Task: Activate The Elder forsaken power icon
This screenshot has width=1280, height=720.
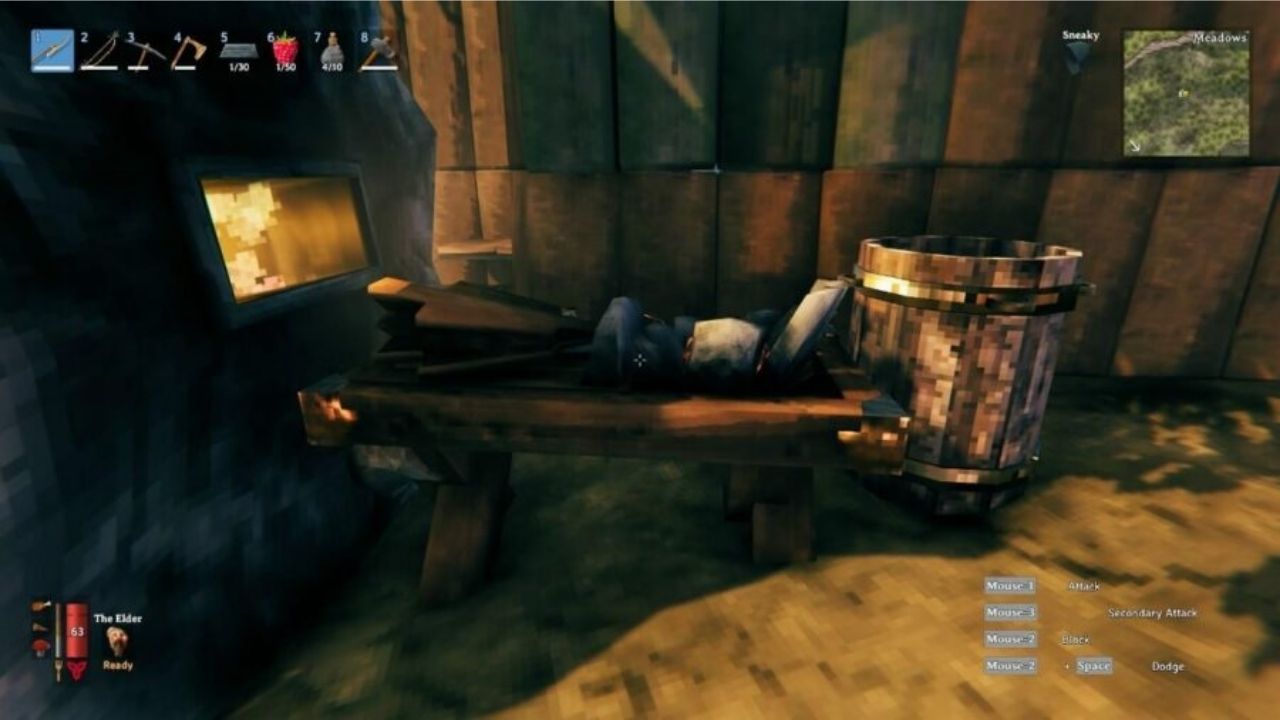Action: (x=117, y=642)
